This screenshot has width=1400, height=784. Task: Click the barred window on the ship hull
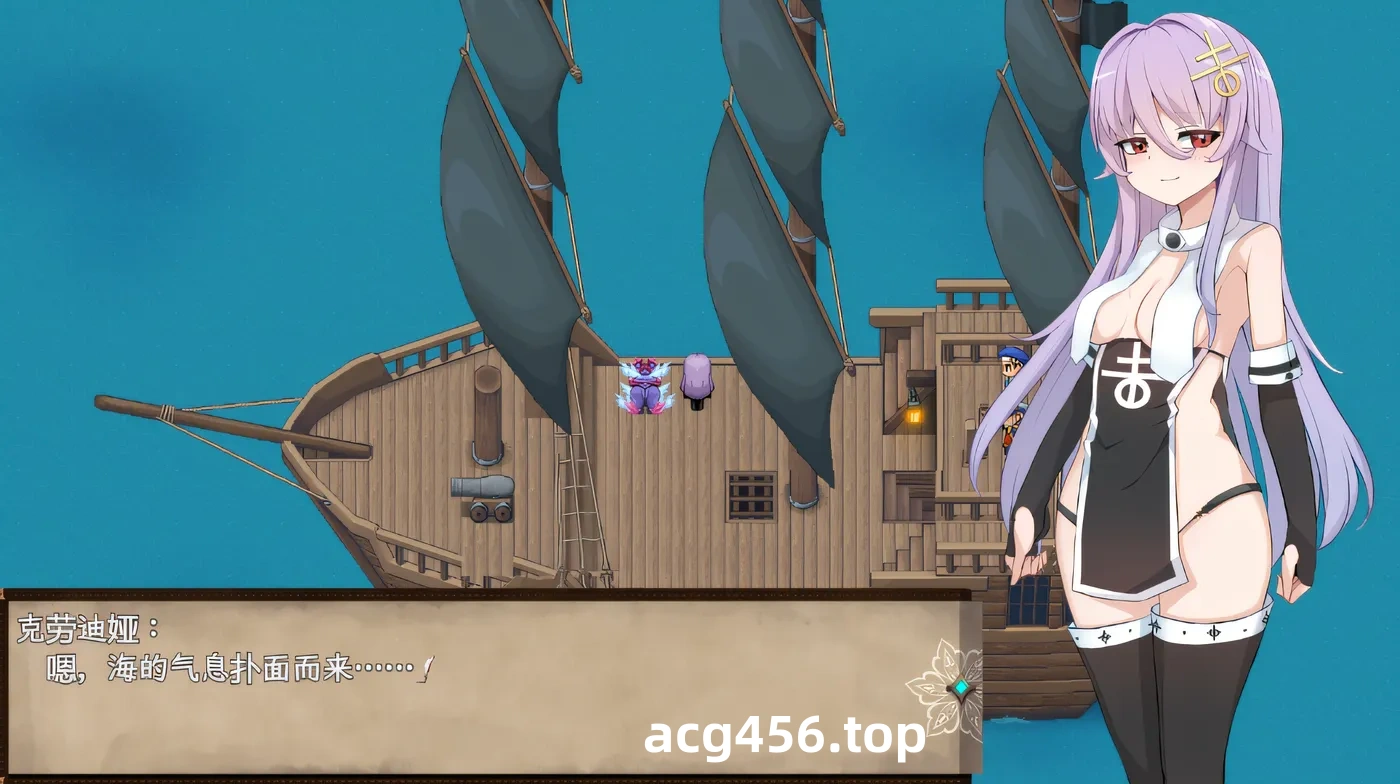click(748, 496)
